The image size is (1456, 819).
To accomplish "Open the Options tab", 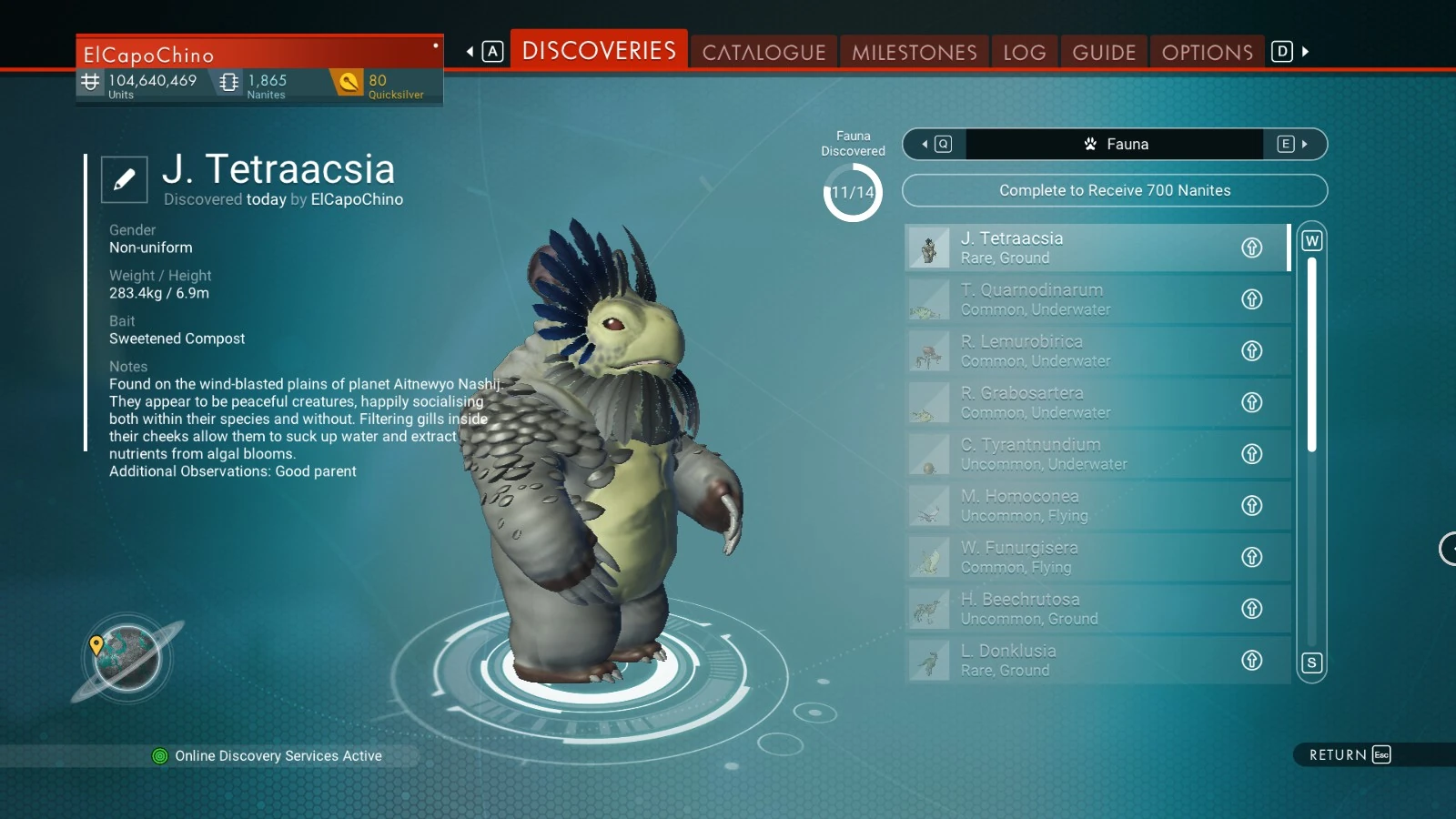I will coord(1207,52).
